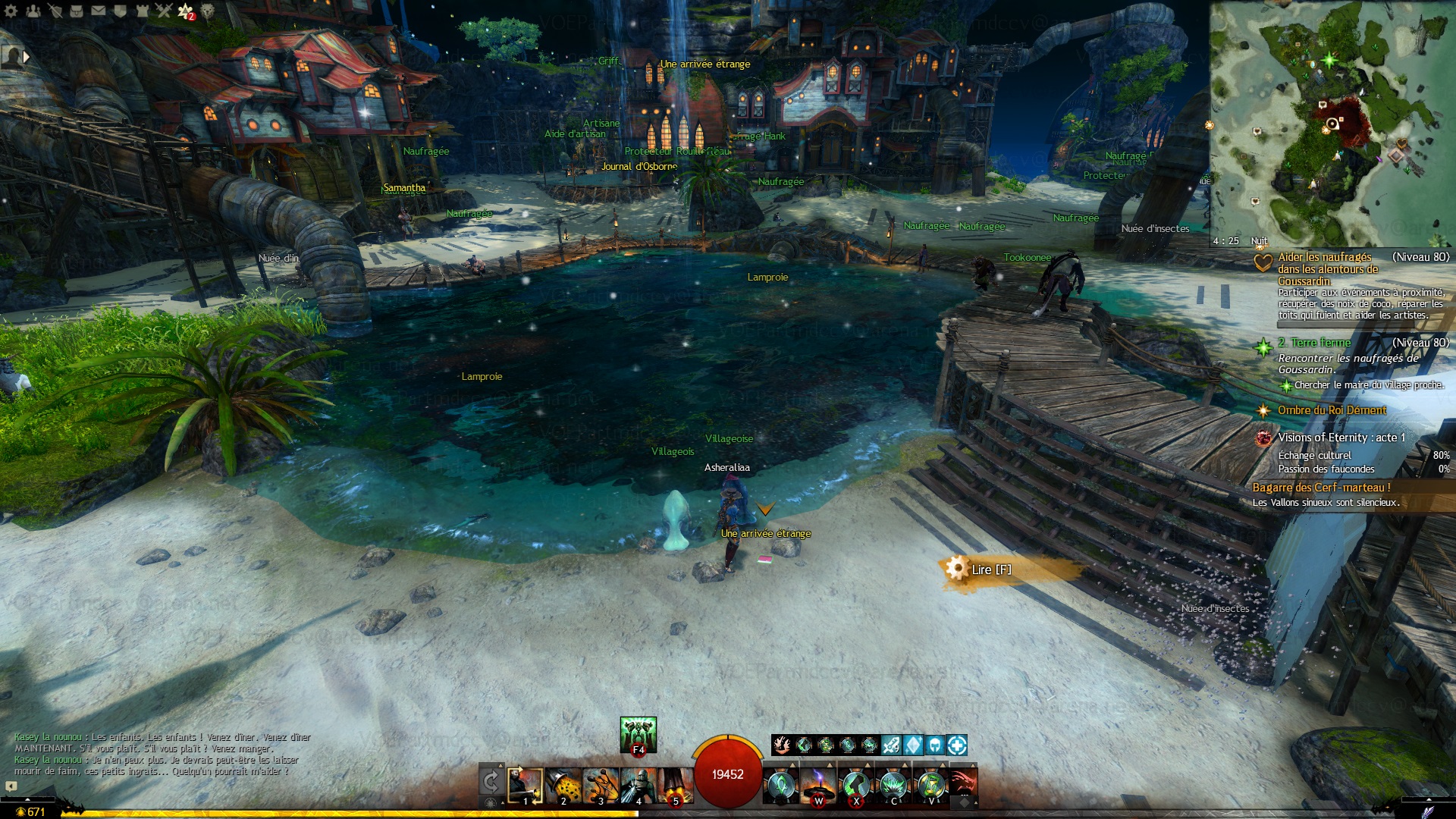Open the guild castle tower icon
The height and width of the screenshot is (819, 1456).
143,11
